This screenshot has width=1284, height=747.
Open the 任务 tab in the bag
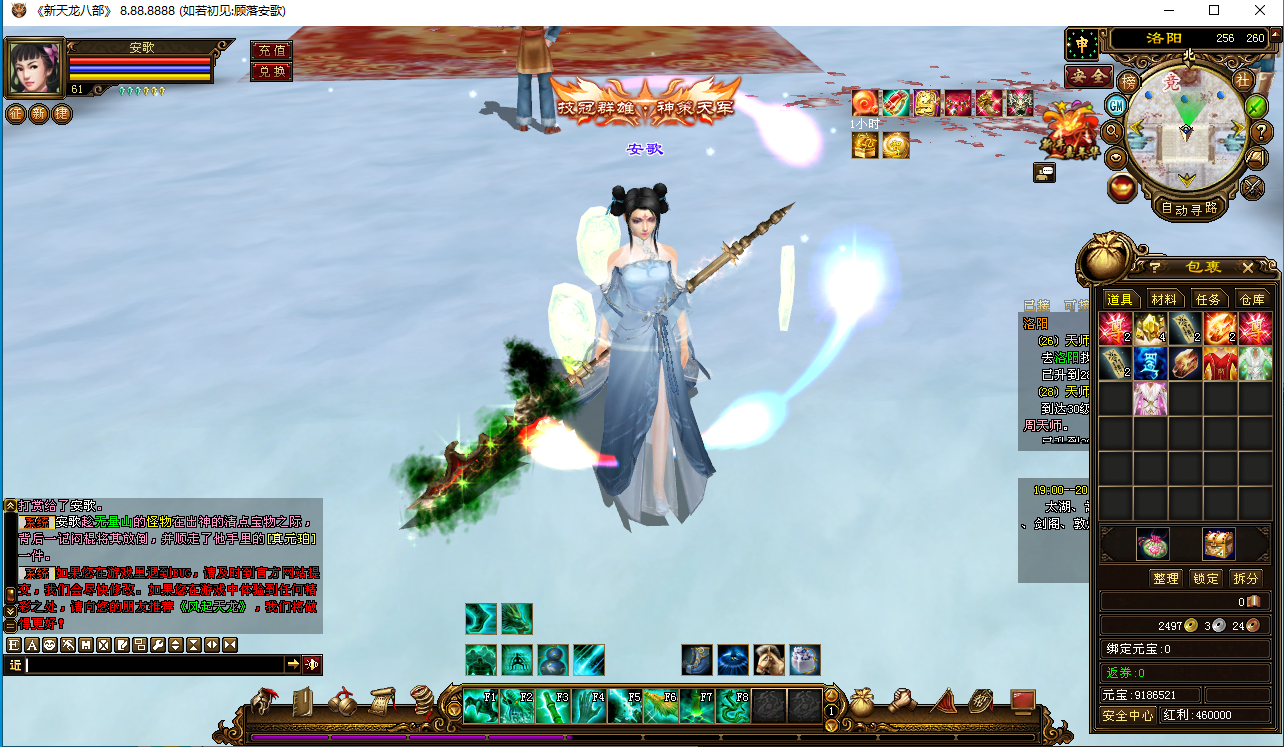pos(1208,299)
